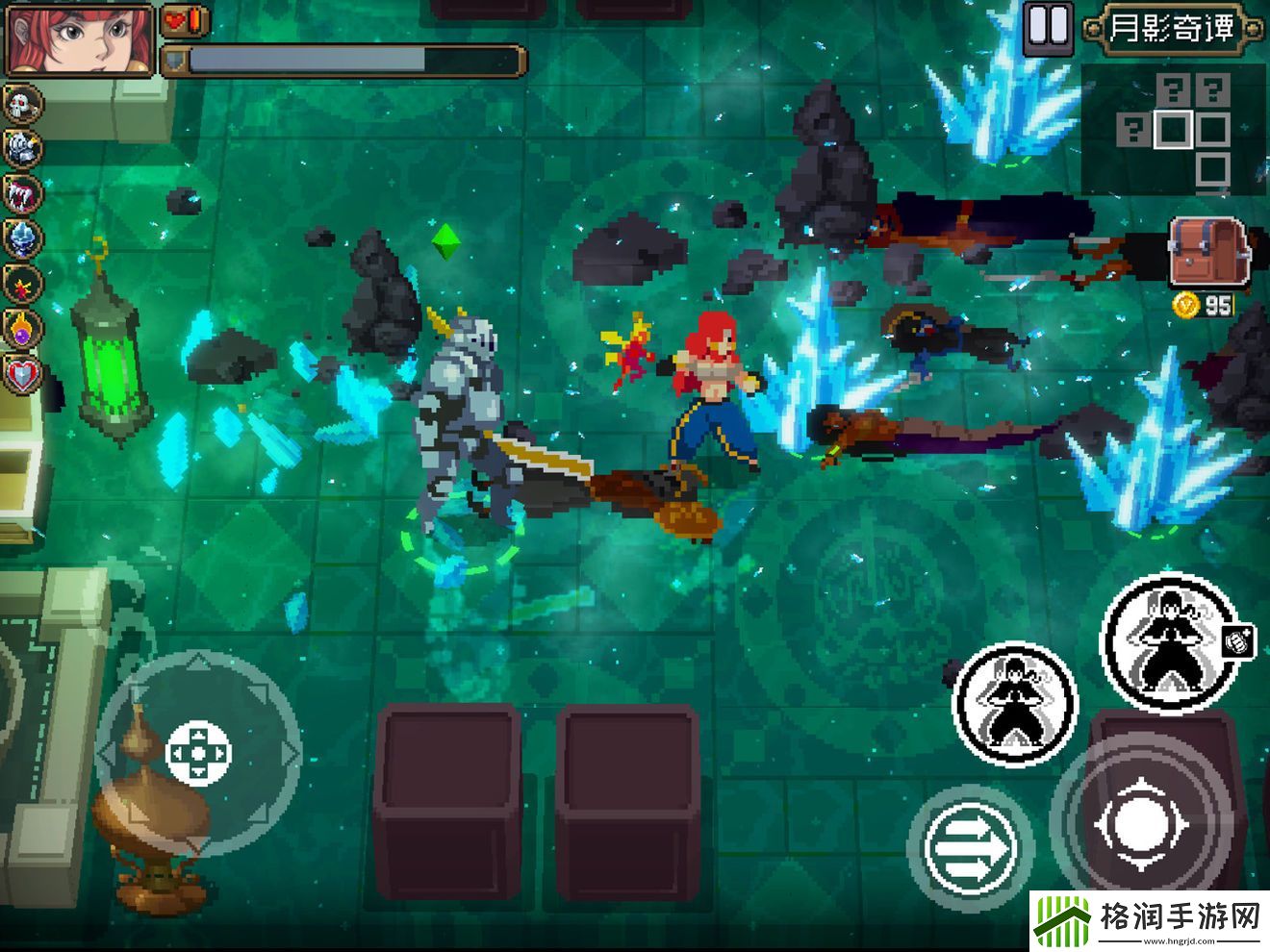View the ice crystal relic icon

click(x=23, y=238)
